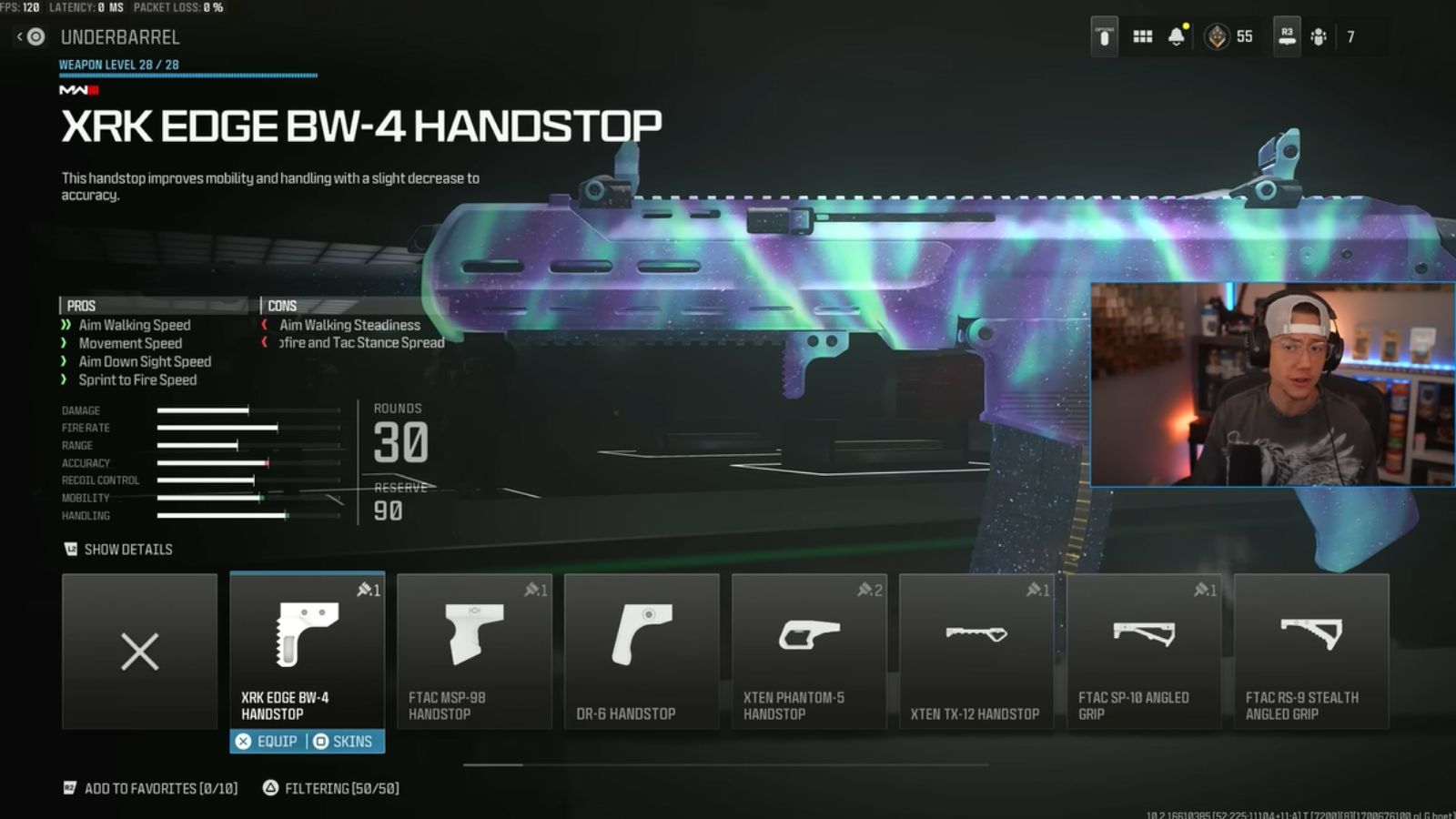
Task: Choose the FTAC SP-10 Angled Grip
Action: click(1145, 651)
